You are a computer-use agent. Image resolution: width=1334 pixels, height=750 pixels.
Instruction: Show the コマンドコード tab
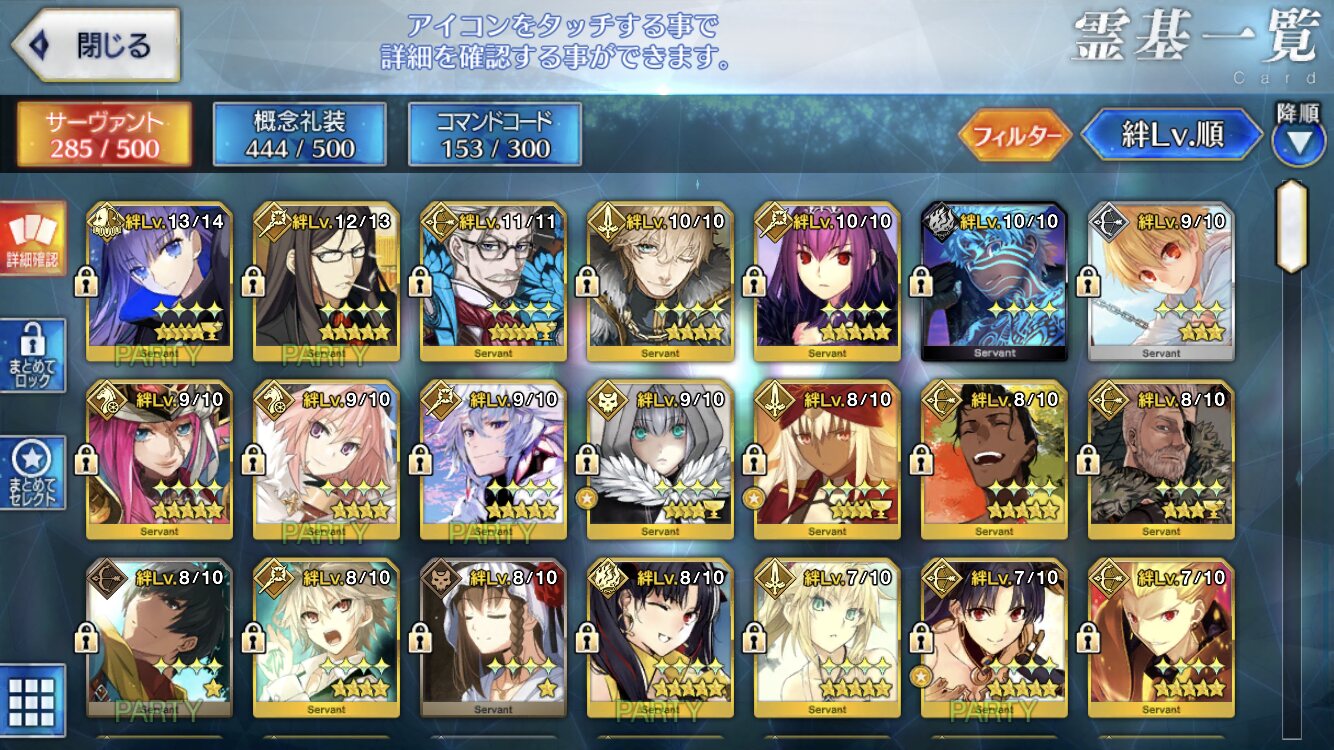coord(495,135)
